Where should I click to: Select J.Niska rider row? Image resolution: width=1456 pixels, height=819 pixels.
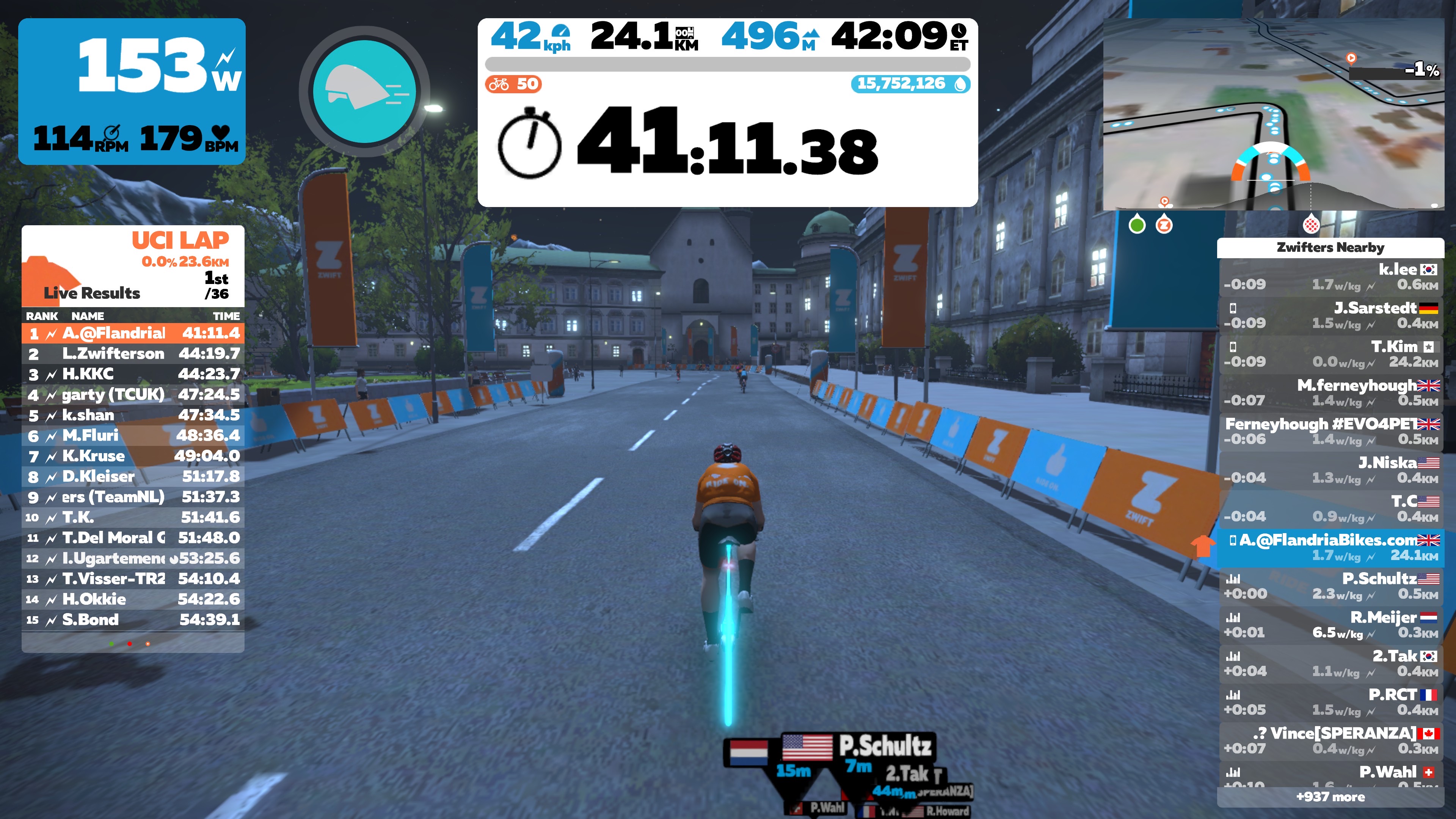(x=1330, y=470)
